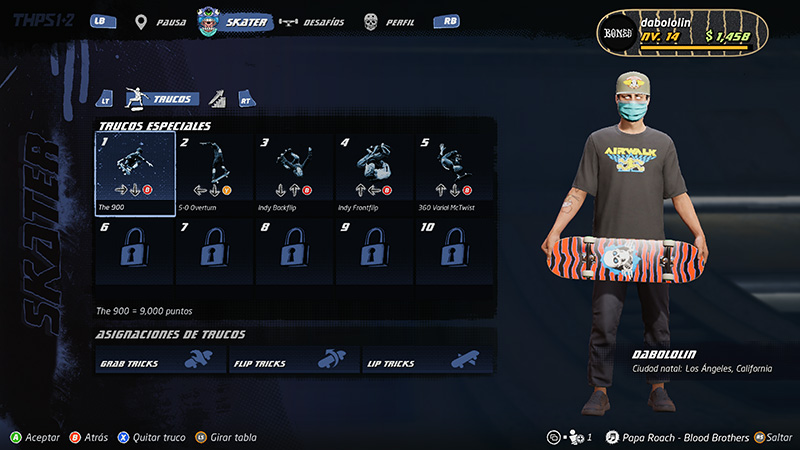Choose the 360 Varial McTwist slot
Screen dimensions: 800x450
(455, 173)
